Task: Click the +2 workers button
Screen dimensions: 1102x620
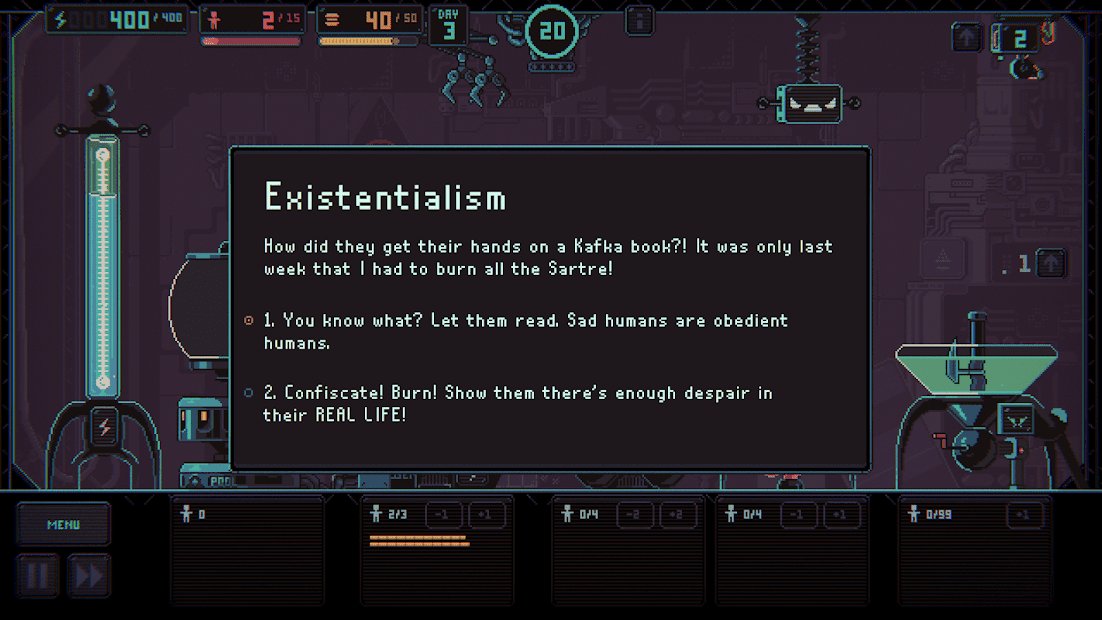Action: [678, 515]
